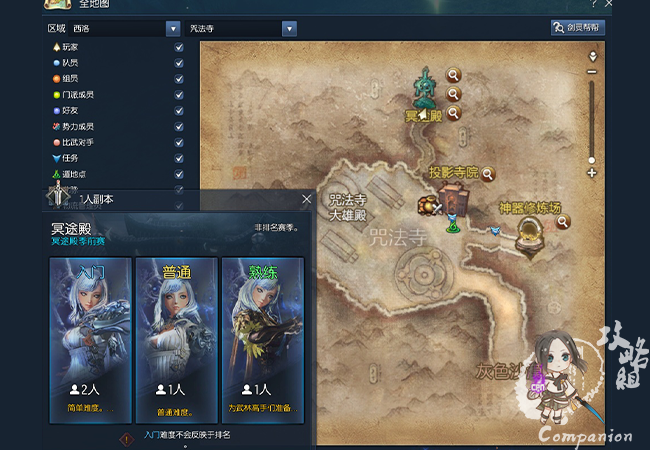Pick the 熟练 difficulty card
650x450 pixels.
(x=262, y=339)
